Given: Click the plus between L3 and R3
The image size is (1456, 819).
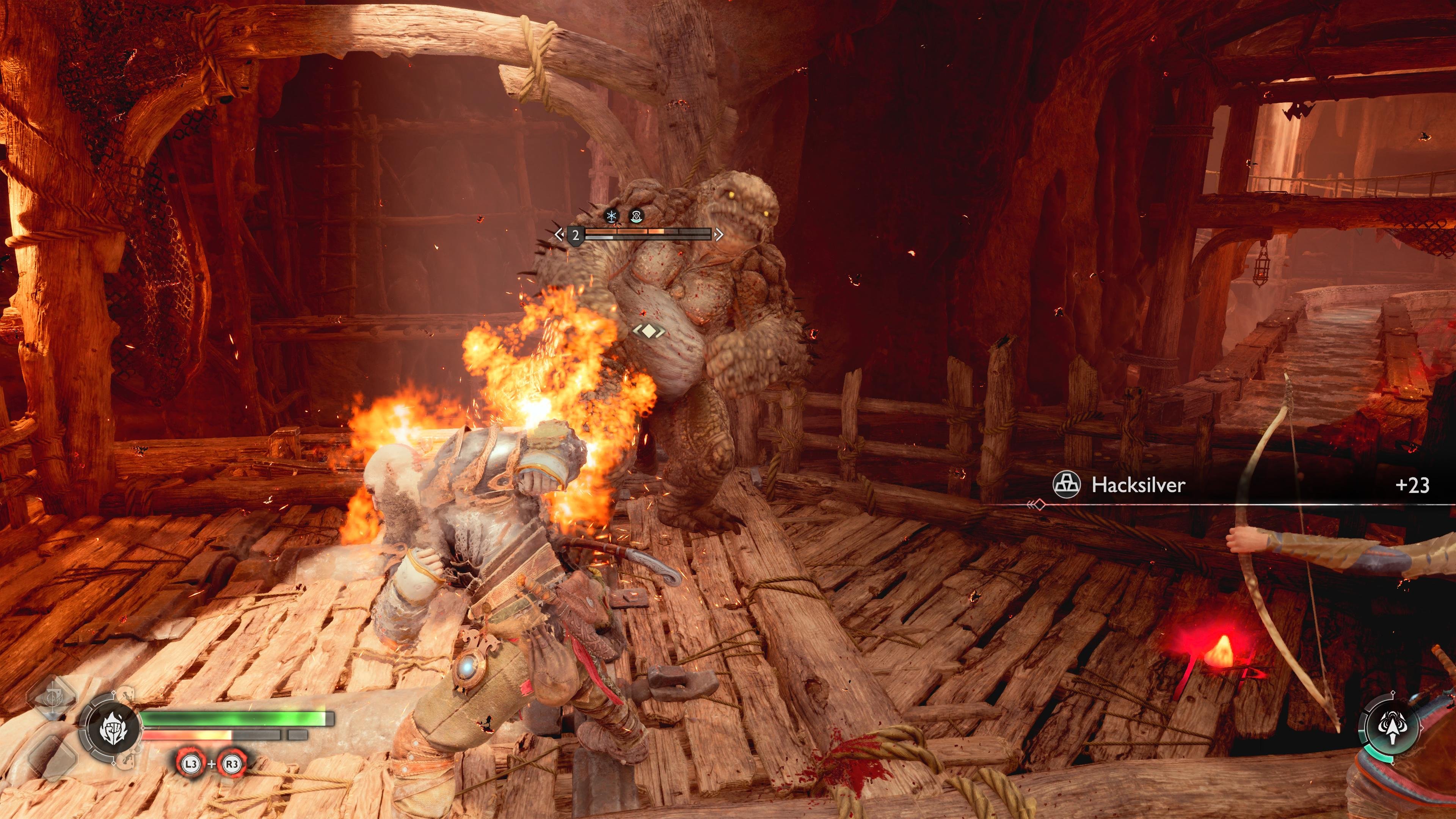Looking at the screenshot, I should click(212, 765).
